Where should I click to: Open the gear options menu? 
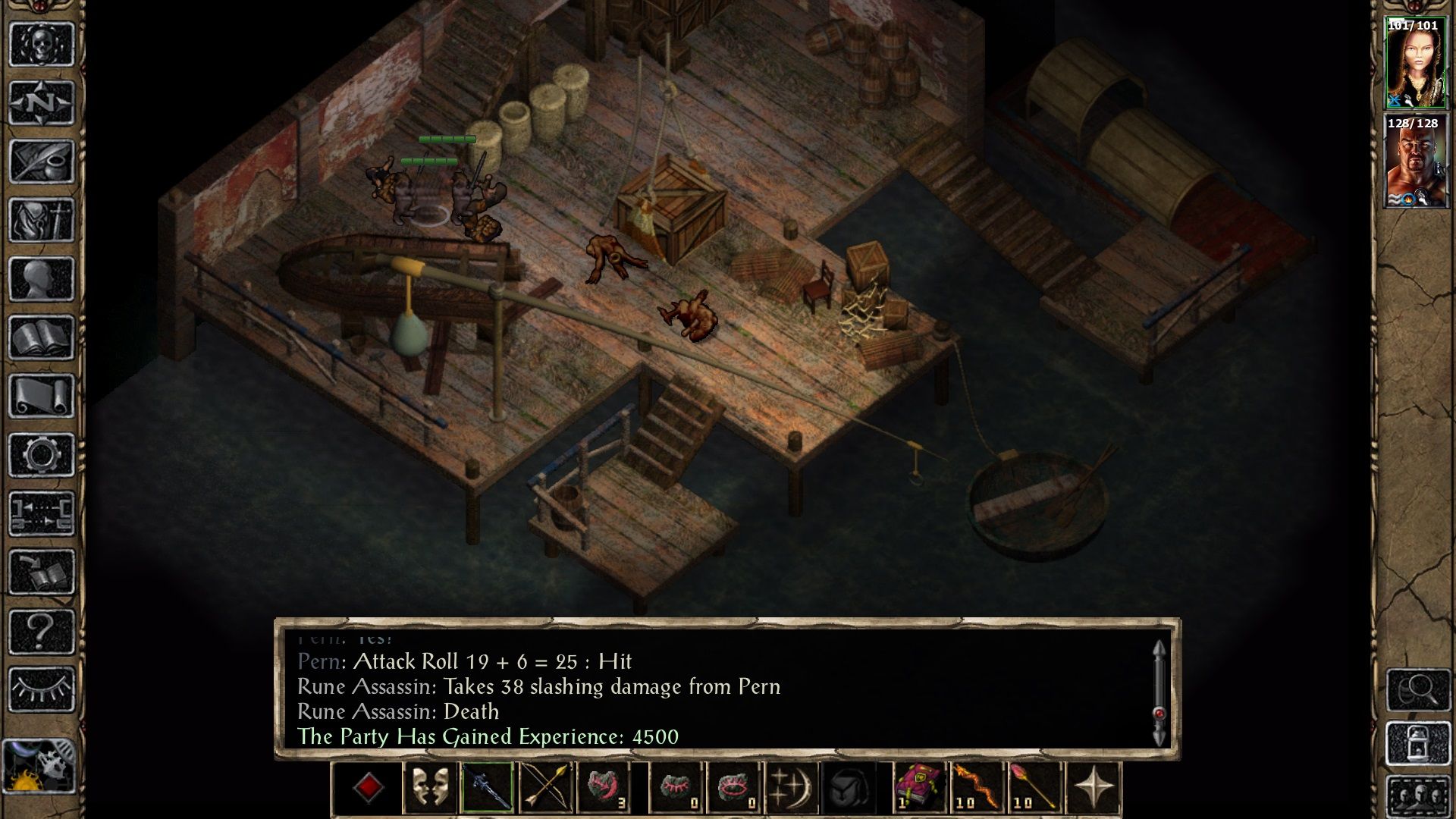(42, 455)
